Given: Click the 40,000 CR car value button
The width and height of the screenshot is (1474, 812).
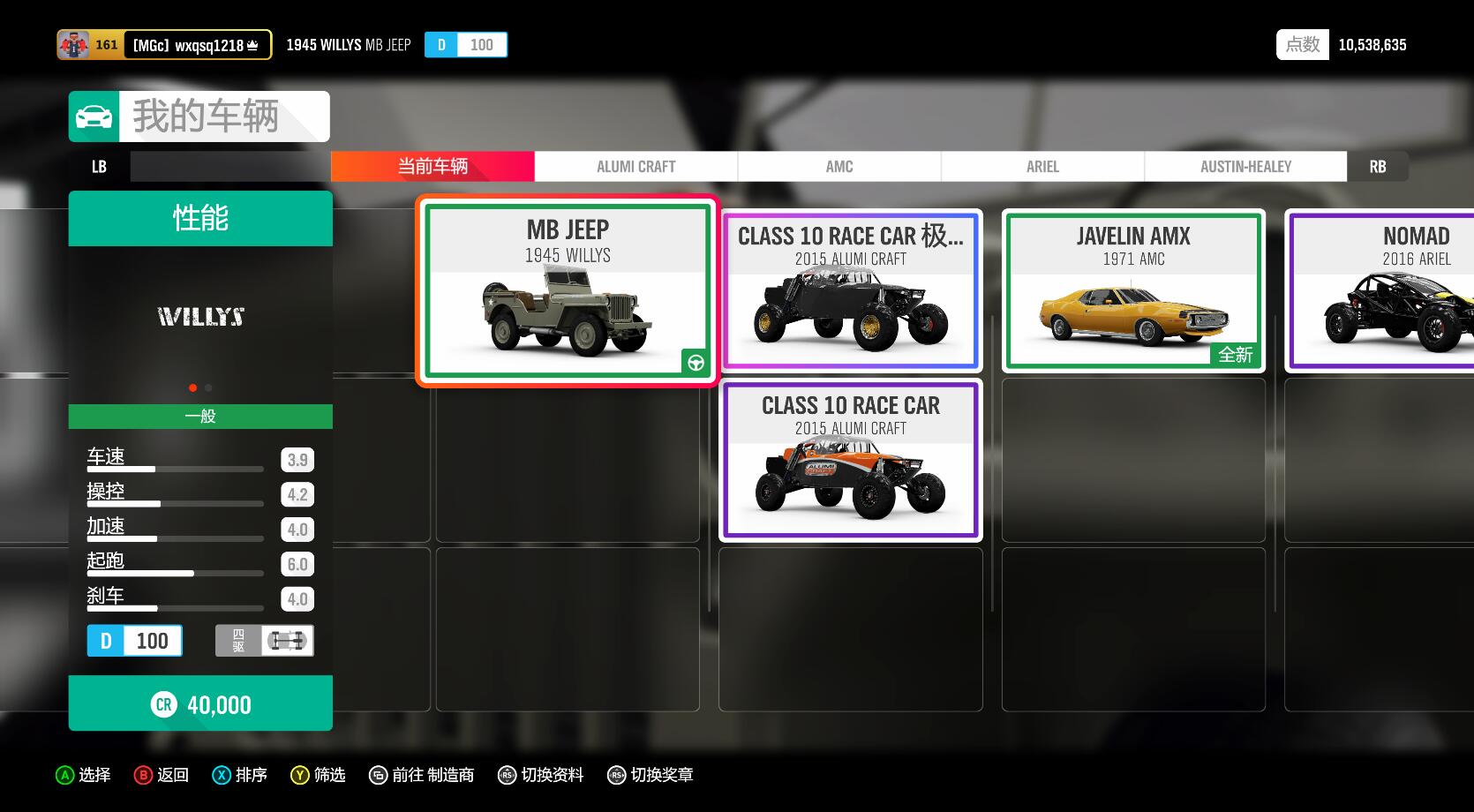Looking at the screenshot, I should (x=200, y=703).
